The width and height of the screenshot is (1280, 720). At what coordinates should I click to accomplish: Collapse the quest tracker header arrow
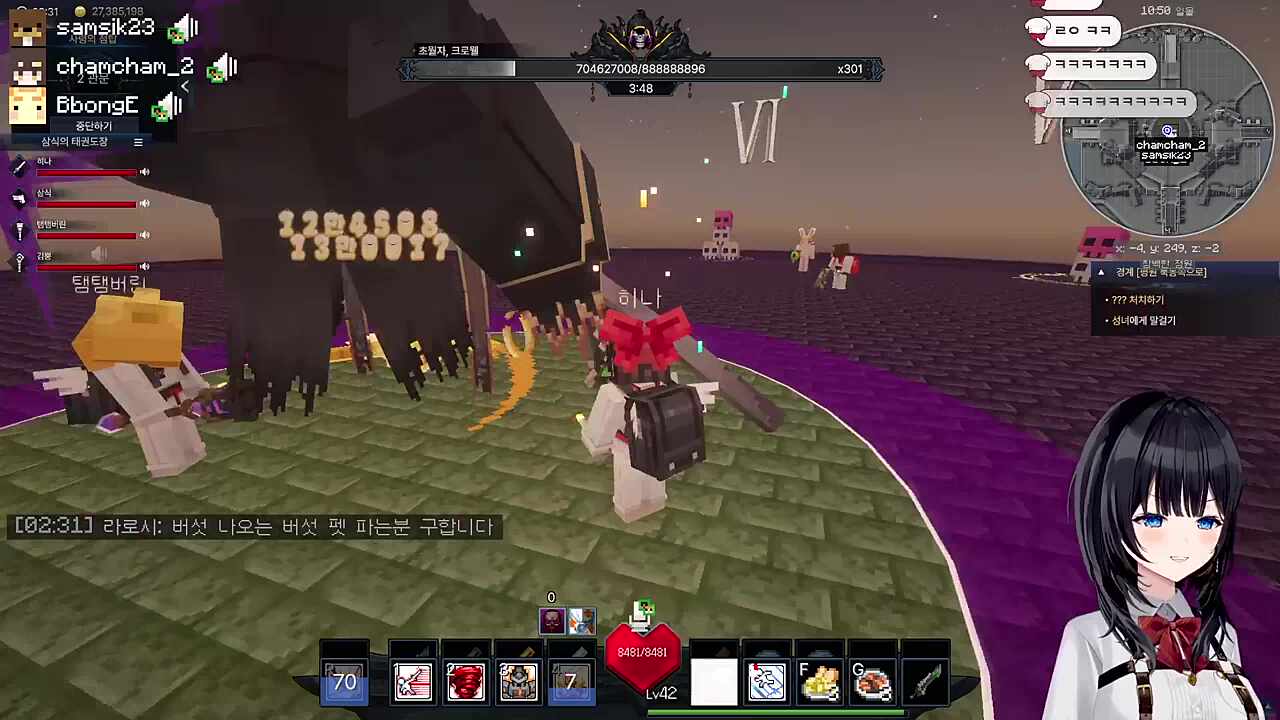(x=1101, y=272)
